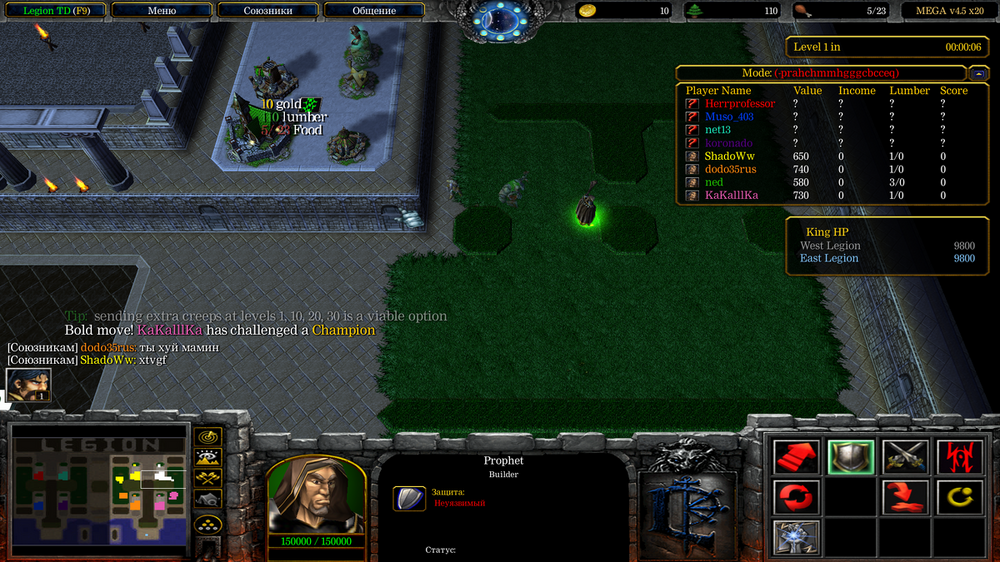
Task: Toggle the minimap creep camp display button
Action: coord(208,500)
